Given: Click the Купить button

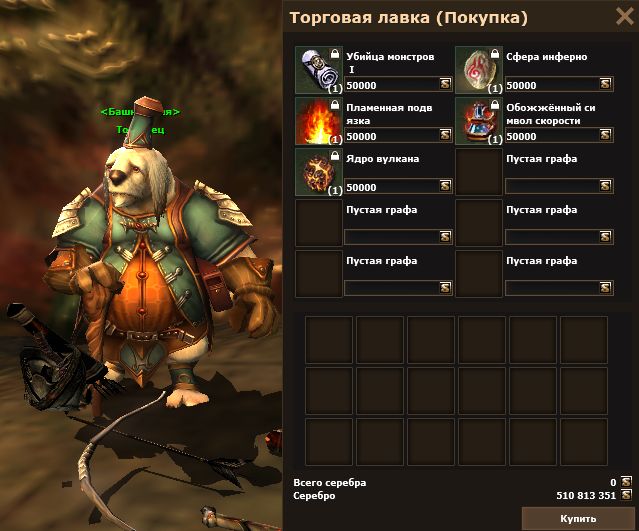Looking at the screenshot, I should [578, 518].
